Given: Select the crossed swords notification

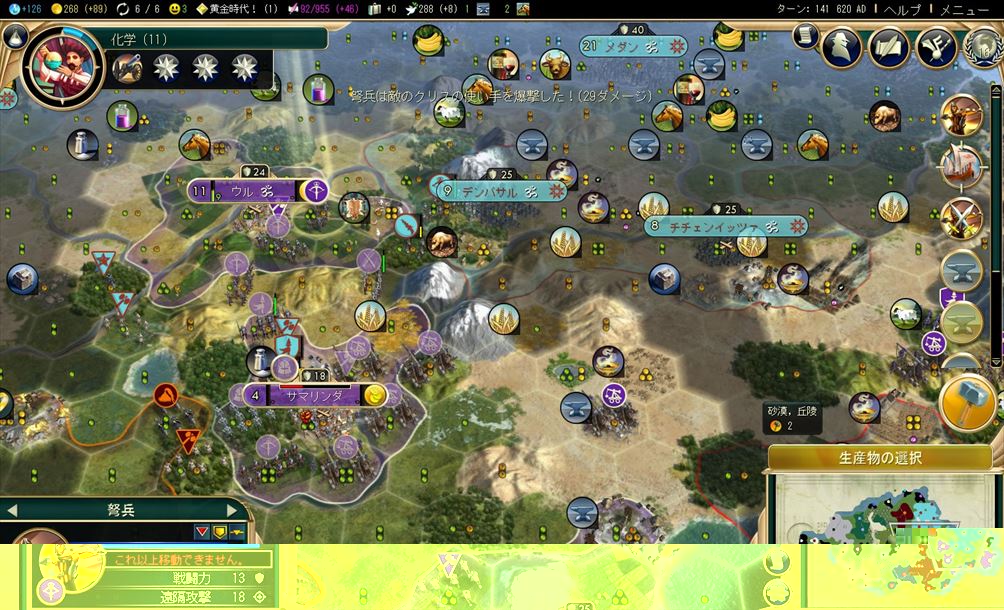Looking at the screenshot, I should point(962,219).
